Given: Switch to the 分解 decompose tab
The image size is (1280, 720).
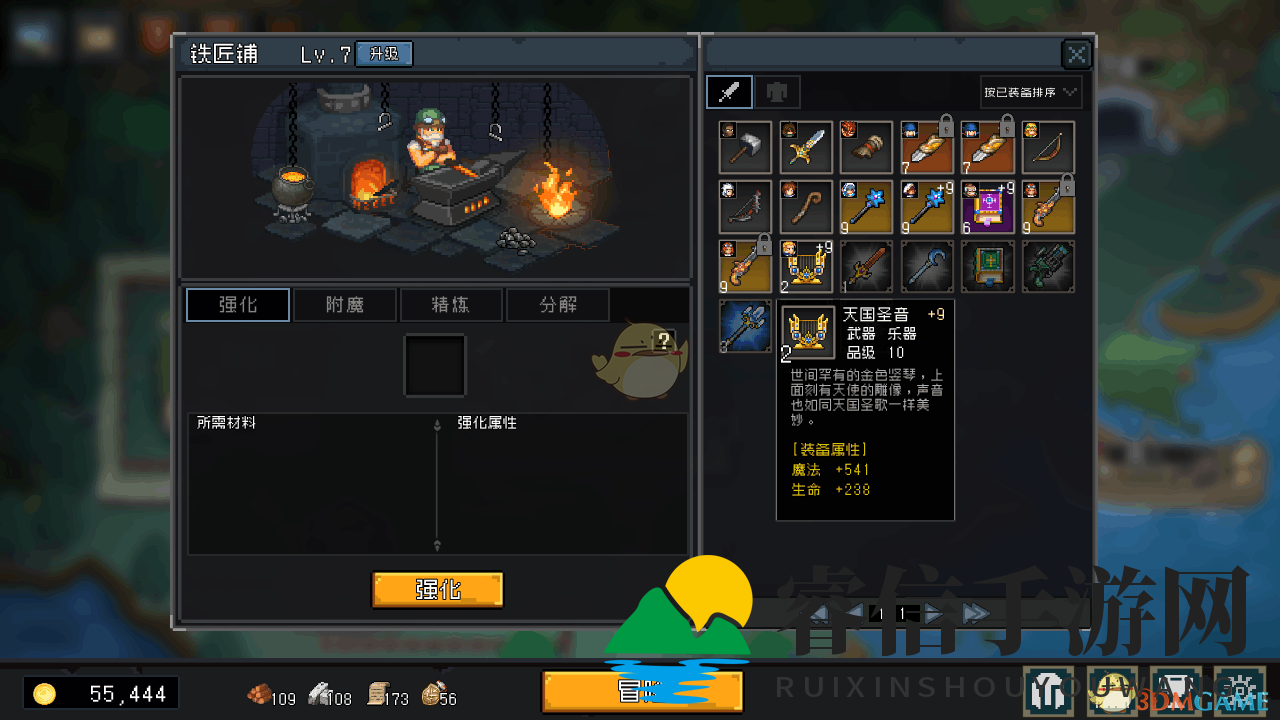Looking at the screenshot, I should pyautogui.click(x=557, y=304).
